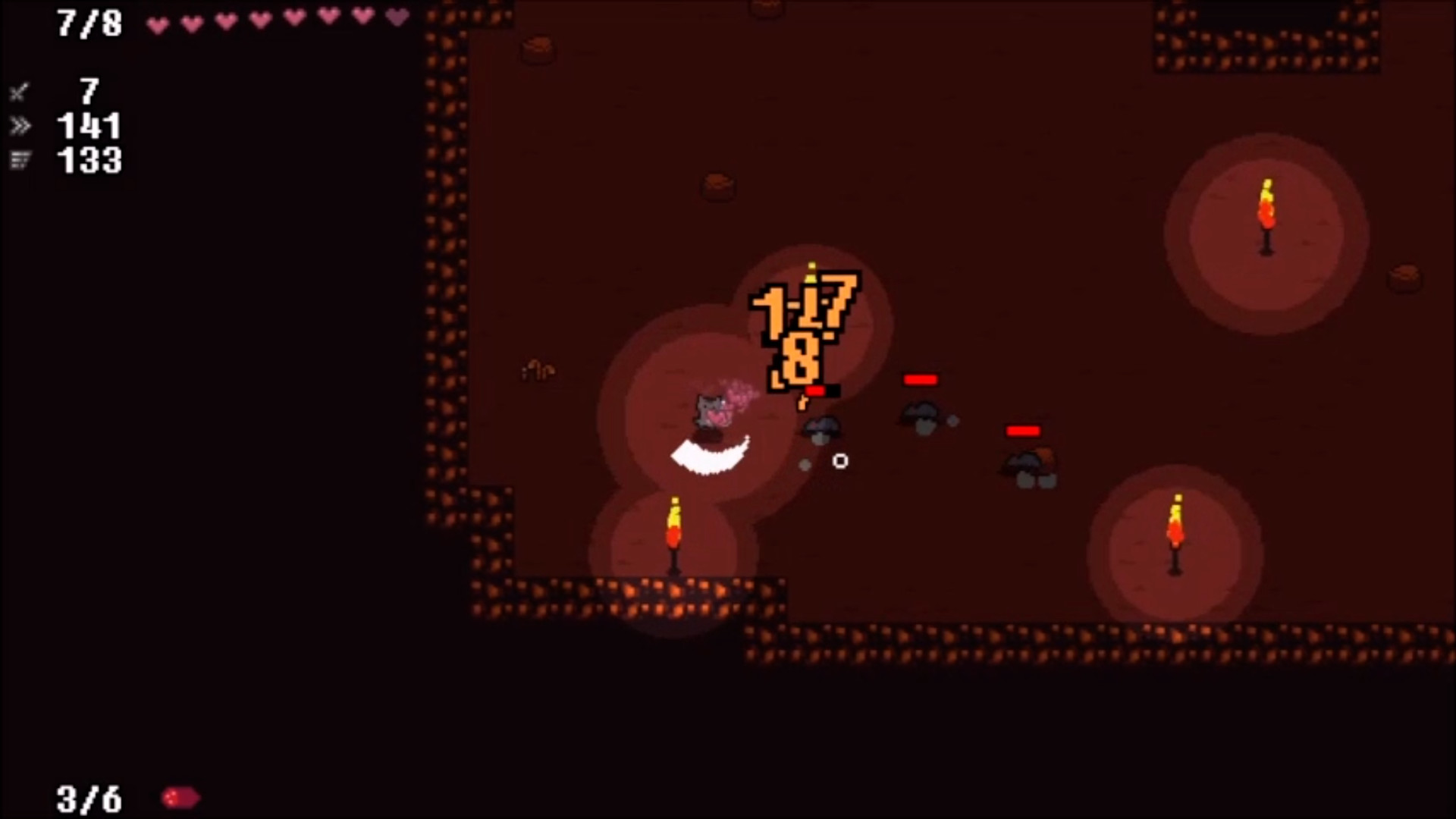Click the red gem icon near 3/6 counter
The image size is (1456, 819).
[179, 797]
